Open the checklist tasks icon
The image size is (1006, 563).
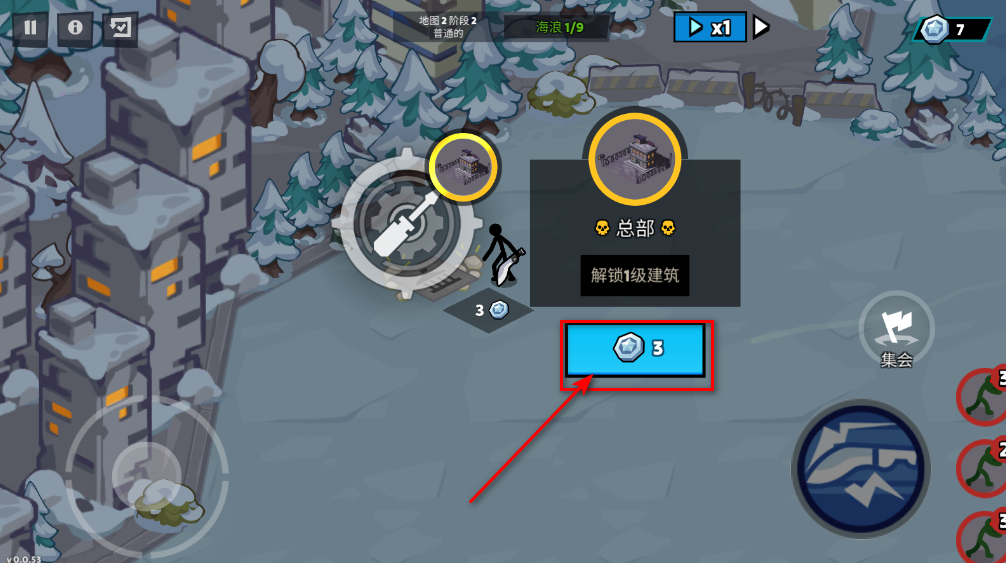pyautogui.click(x=120, y=28)
